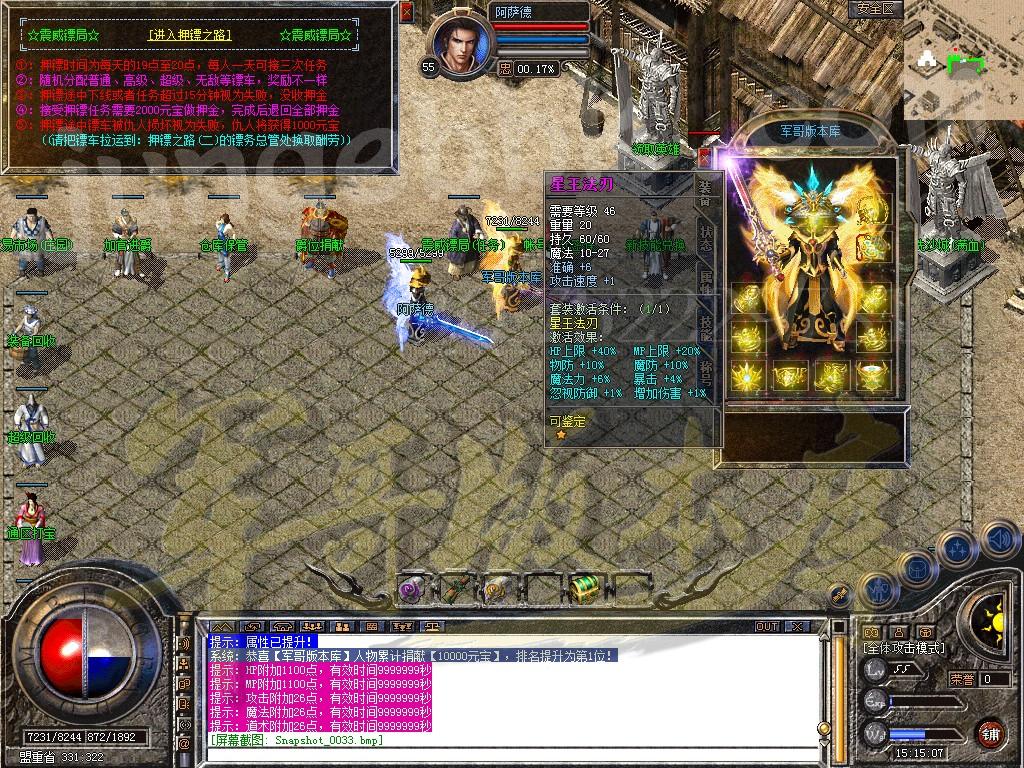The image size is (1024, 768).
Task: Switch to the 技能 skills tab
Action: [705, 327]
